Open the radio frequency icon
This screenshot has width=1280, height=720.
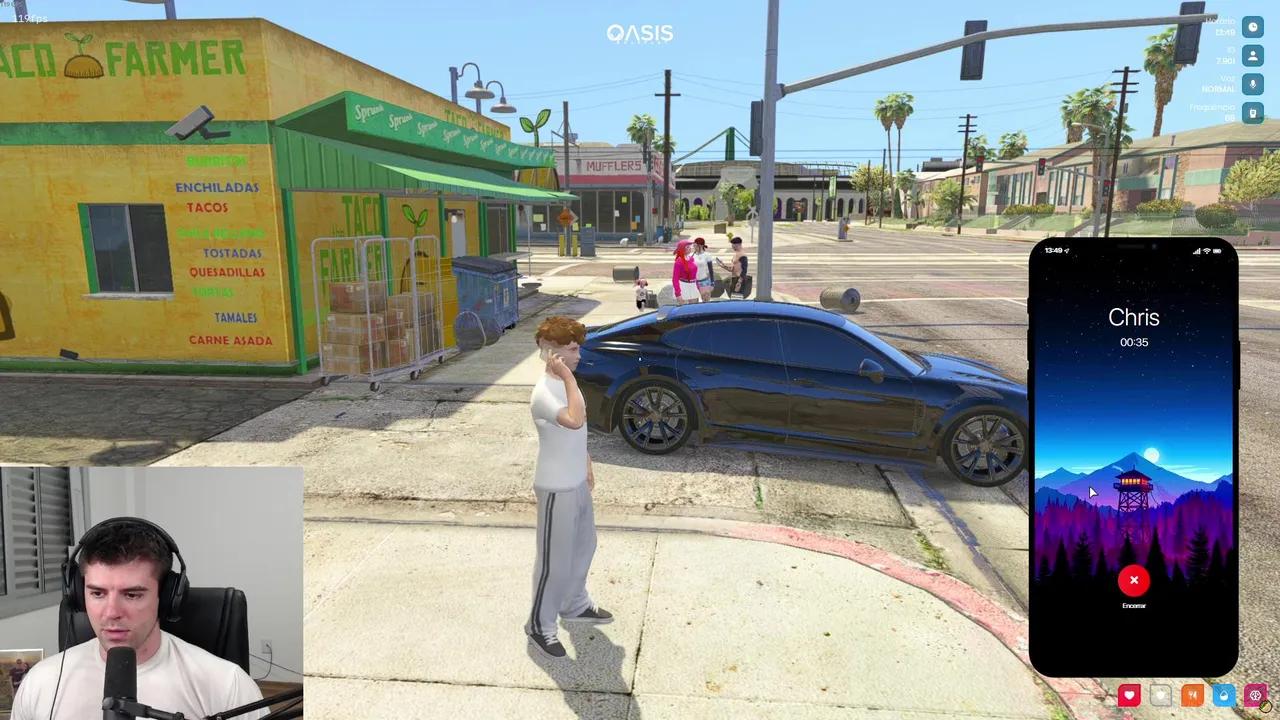(1252, 113)
